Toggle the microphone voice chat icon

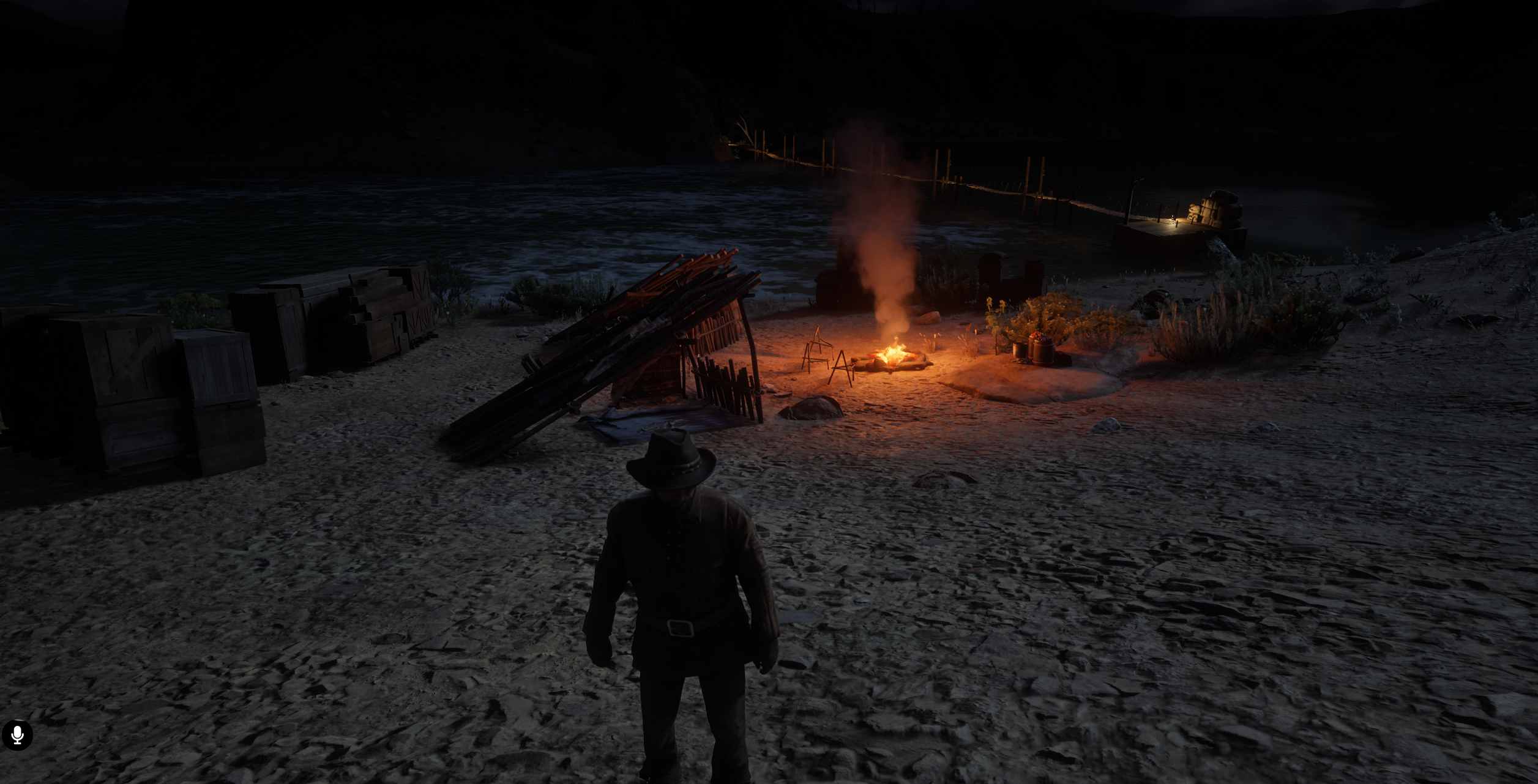pyautogui.click(x=17, y=735)
